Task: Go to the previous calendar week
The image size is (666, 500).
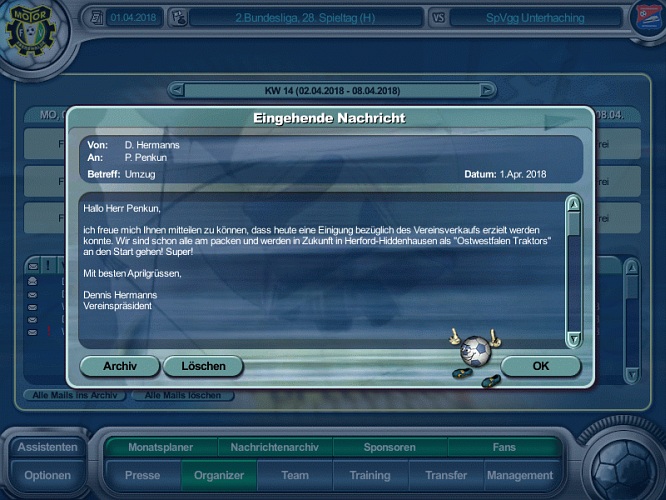Action: (178, 91)
